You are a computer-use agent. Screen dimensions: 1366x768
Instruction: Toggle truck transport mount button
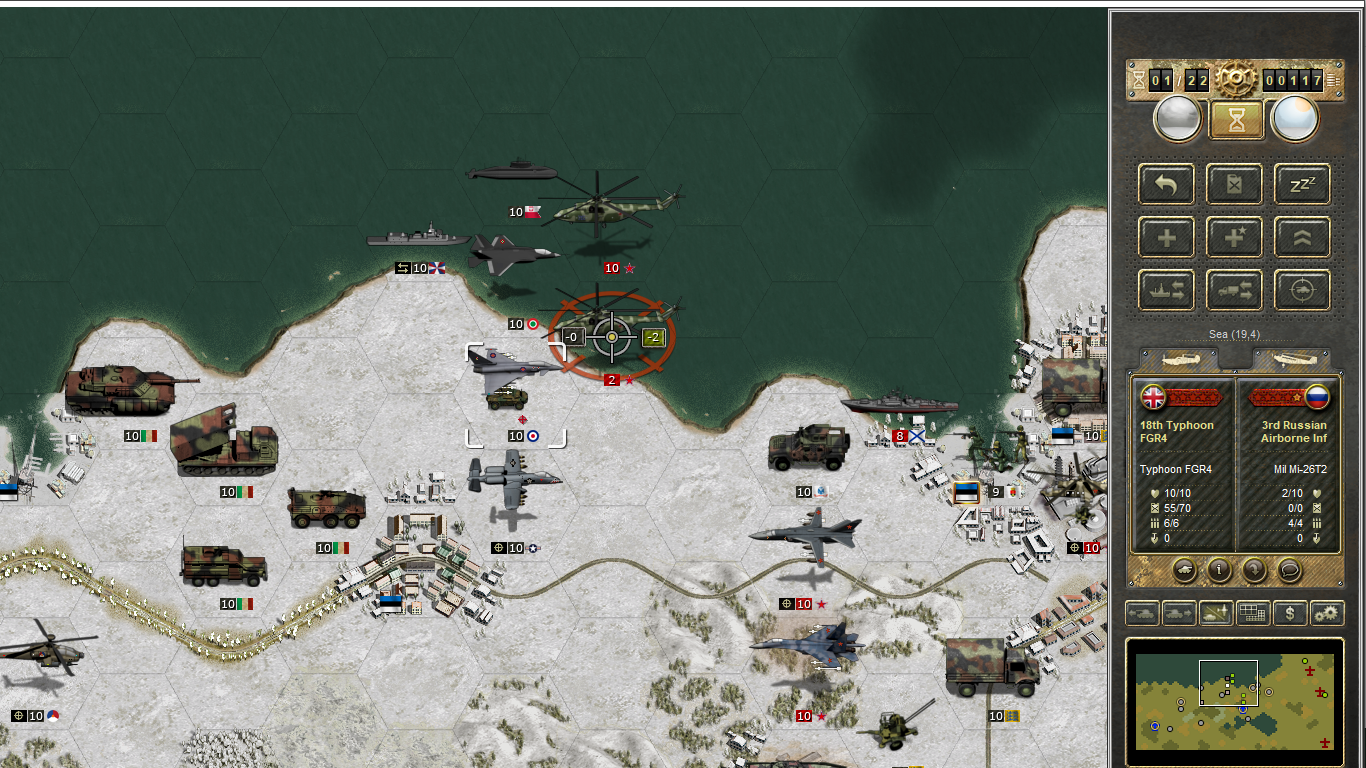(x=1233, y=291)
